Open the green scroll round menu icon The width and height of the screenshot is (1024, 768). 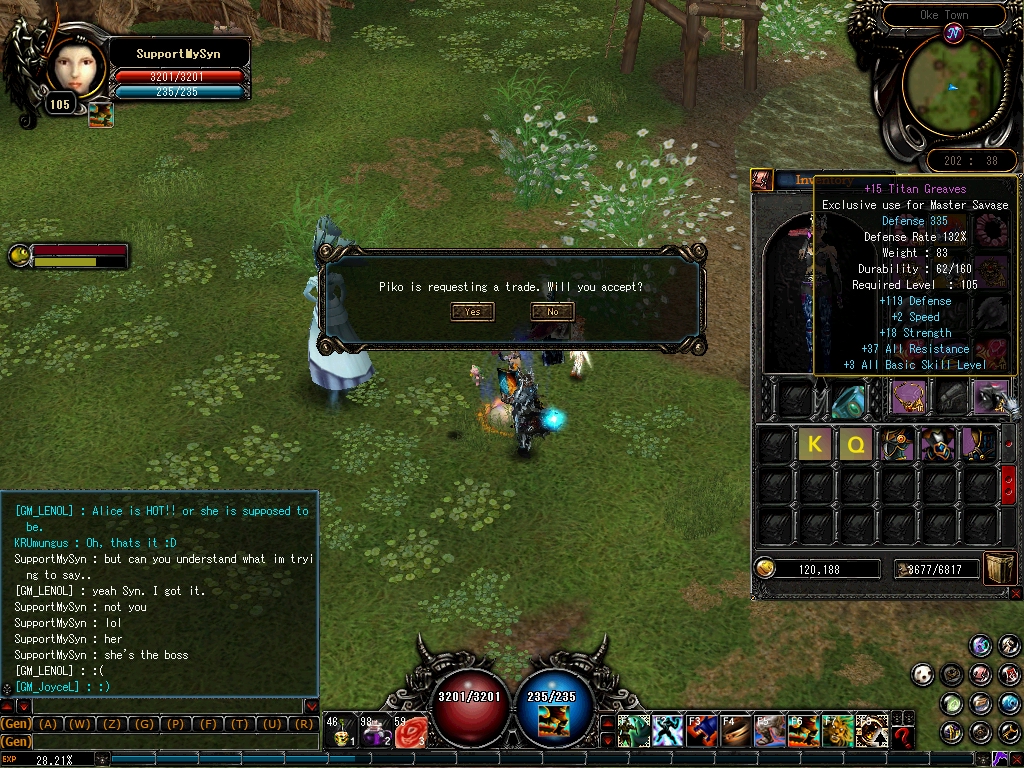(951, 704)
